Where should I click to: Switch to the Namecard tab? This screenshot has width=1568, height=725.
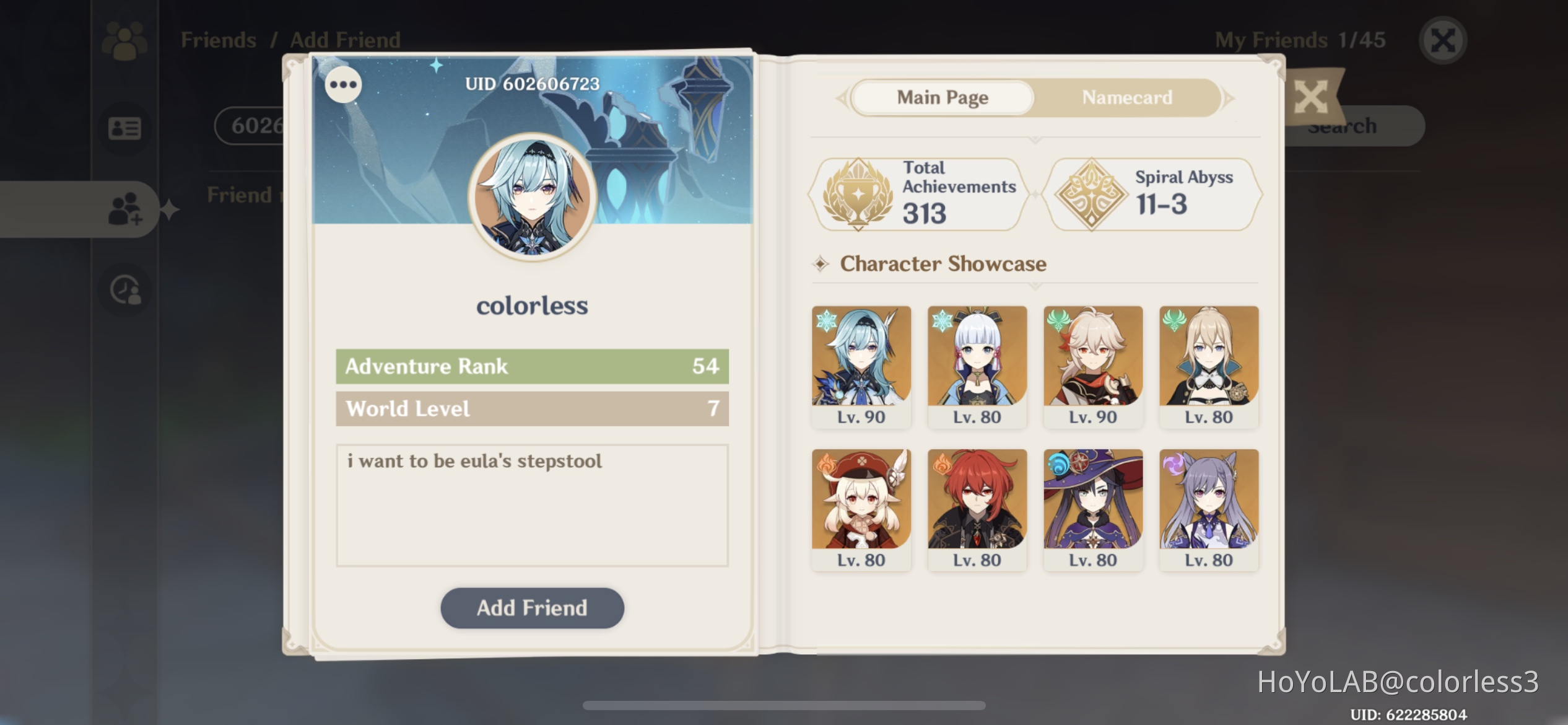(x=1126, y=97)
